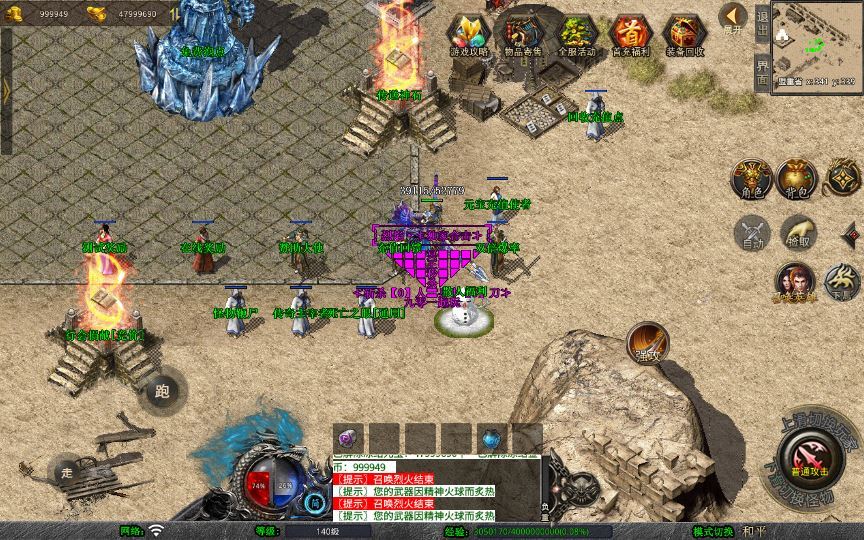Tap the 拾取 pickup button
The width and height of the screenshot is (864, 540).
coord(797,233)
